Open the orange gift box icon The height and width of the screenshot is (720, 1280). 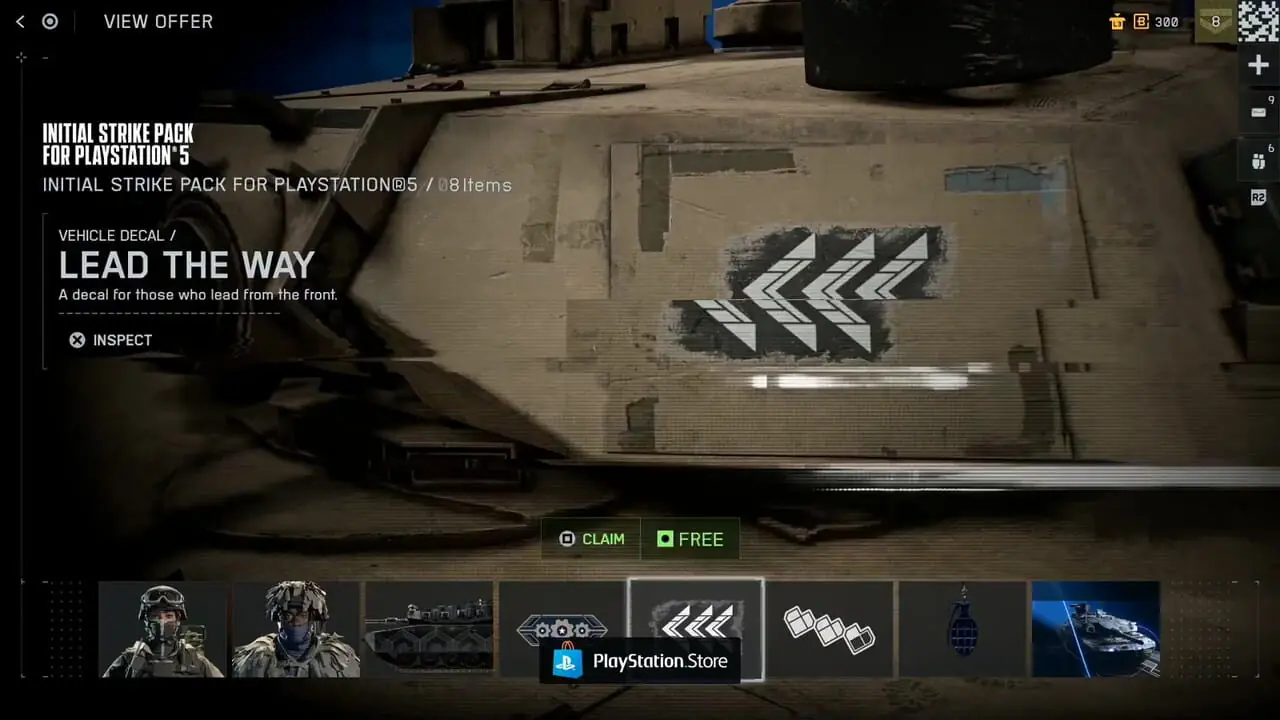(1118, 21)
